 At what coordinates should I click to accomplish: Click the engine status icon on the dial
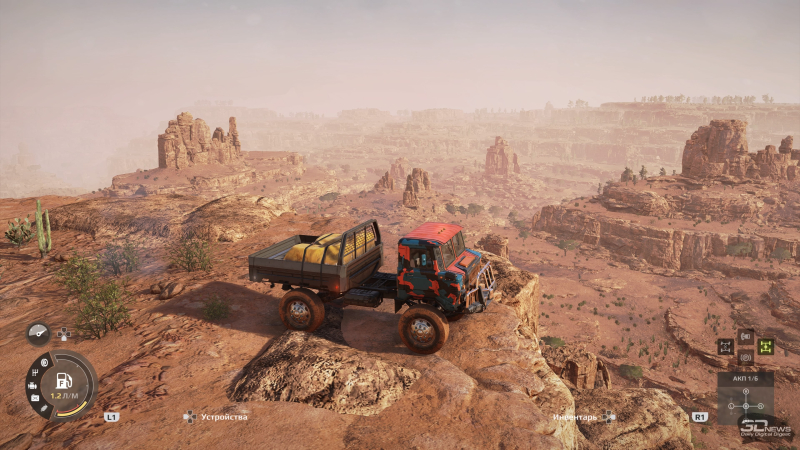point(33,385)
